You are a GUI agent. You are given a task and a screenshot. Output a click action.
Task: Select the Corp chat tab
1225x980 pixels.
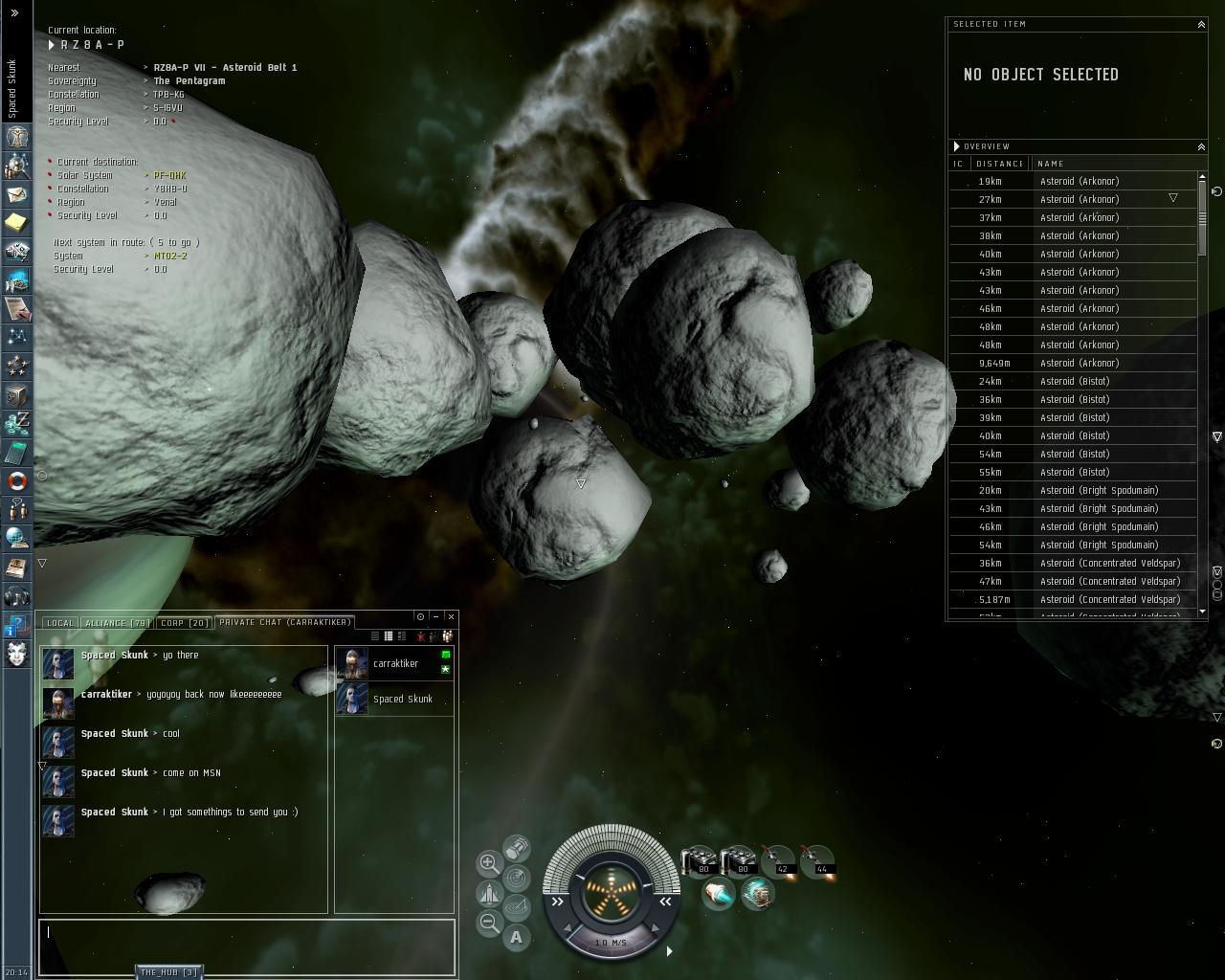[184, 623]
